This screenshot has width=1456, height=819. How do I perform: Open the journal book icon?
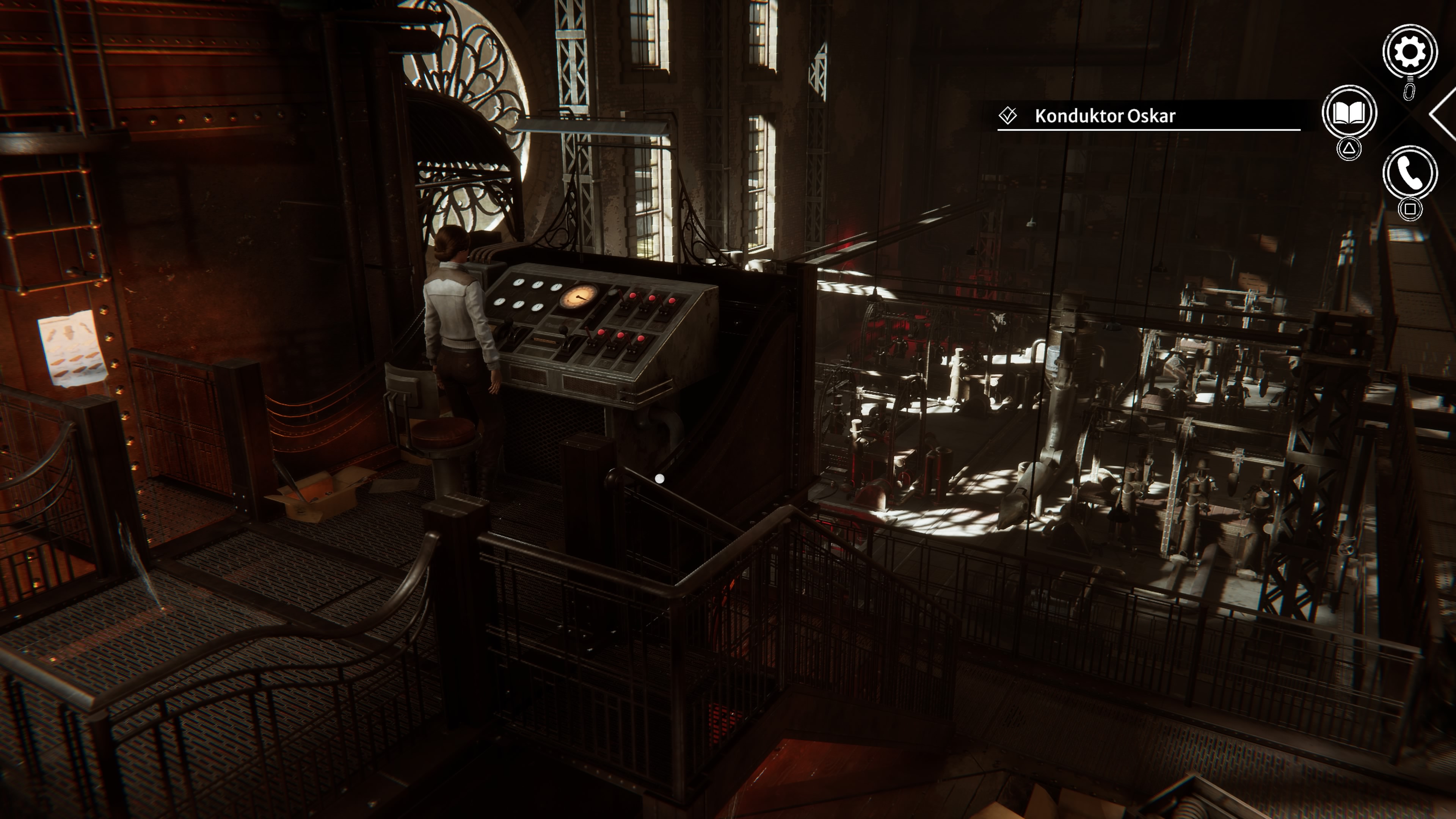[1349, 113]
